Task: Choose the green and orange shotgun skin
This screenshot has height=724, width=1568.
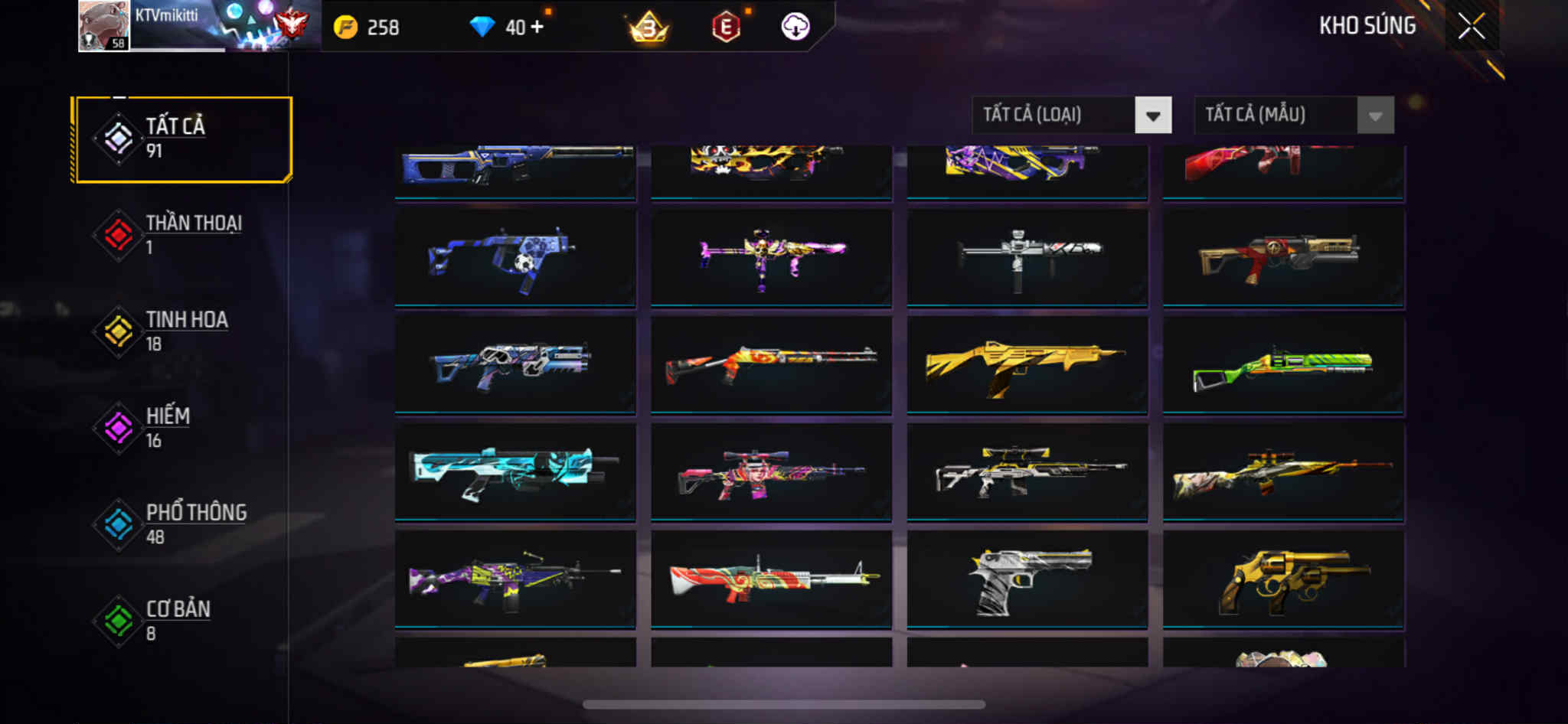Action: [1283, 365]
